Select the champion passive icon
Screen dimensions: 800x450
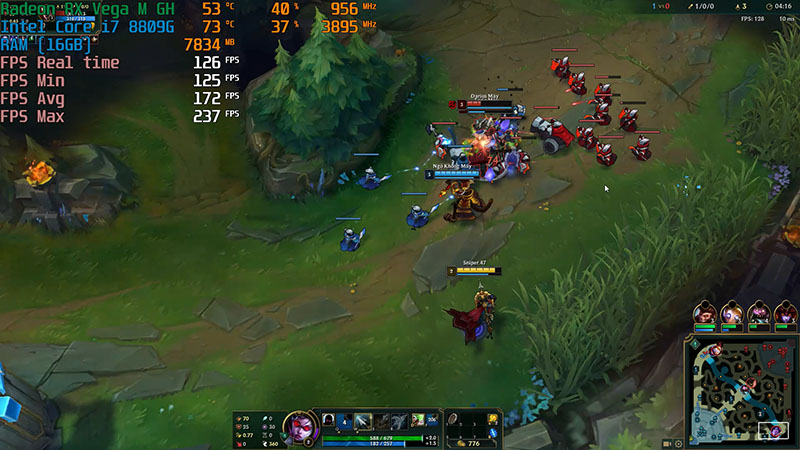click(327, 421)
